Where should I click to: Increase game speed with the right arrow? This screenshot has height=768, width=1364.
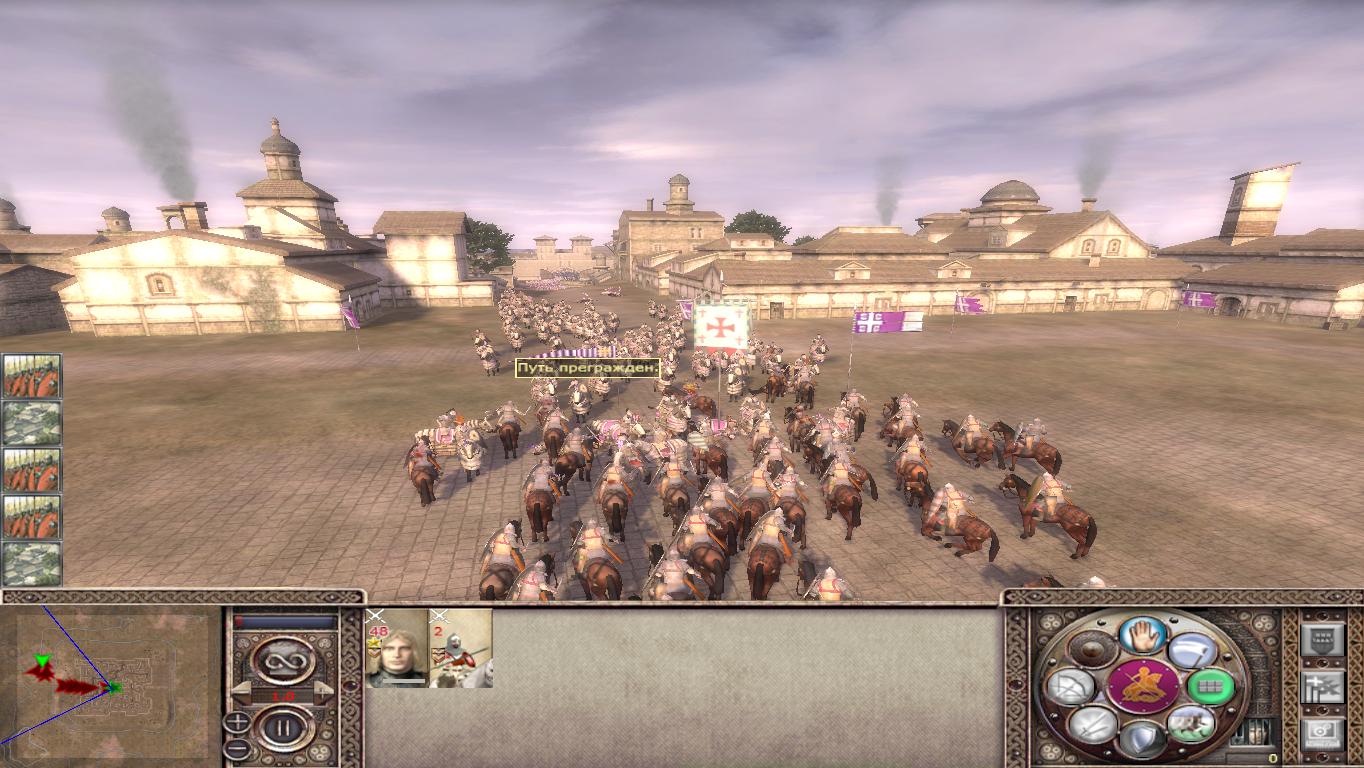coord(325,694)
